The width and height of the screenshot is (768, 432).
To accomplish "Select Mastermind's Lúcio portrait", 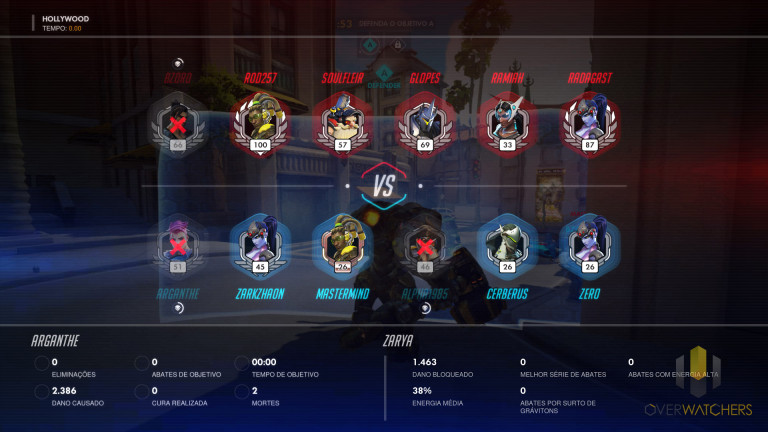I will pyautogui.click(x=342, y=243).
